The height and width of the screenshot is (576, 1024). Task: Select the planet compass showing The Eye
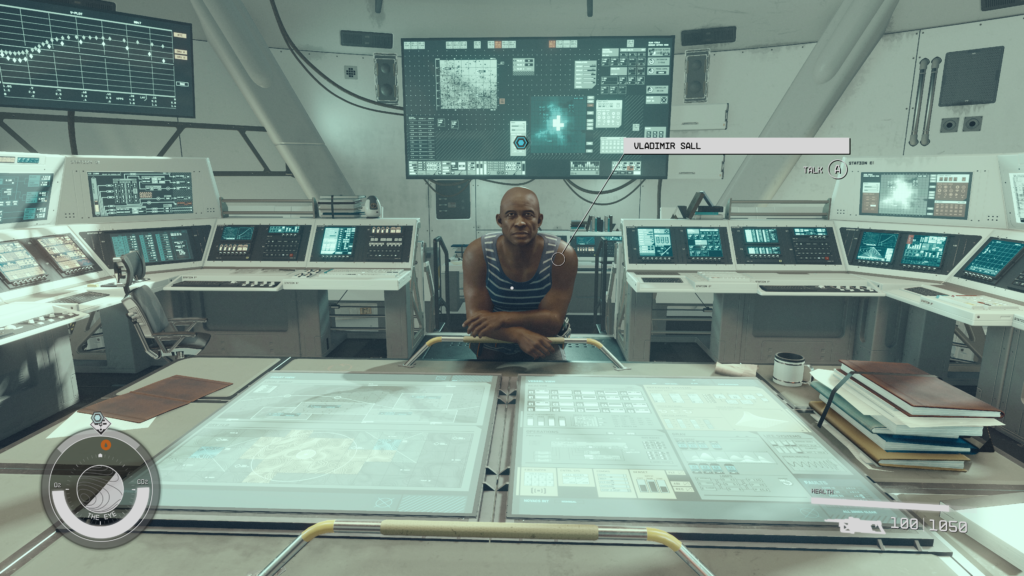click(x=100, y=487)
